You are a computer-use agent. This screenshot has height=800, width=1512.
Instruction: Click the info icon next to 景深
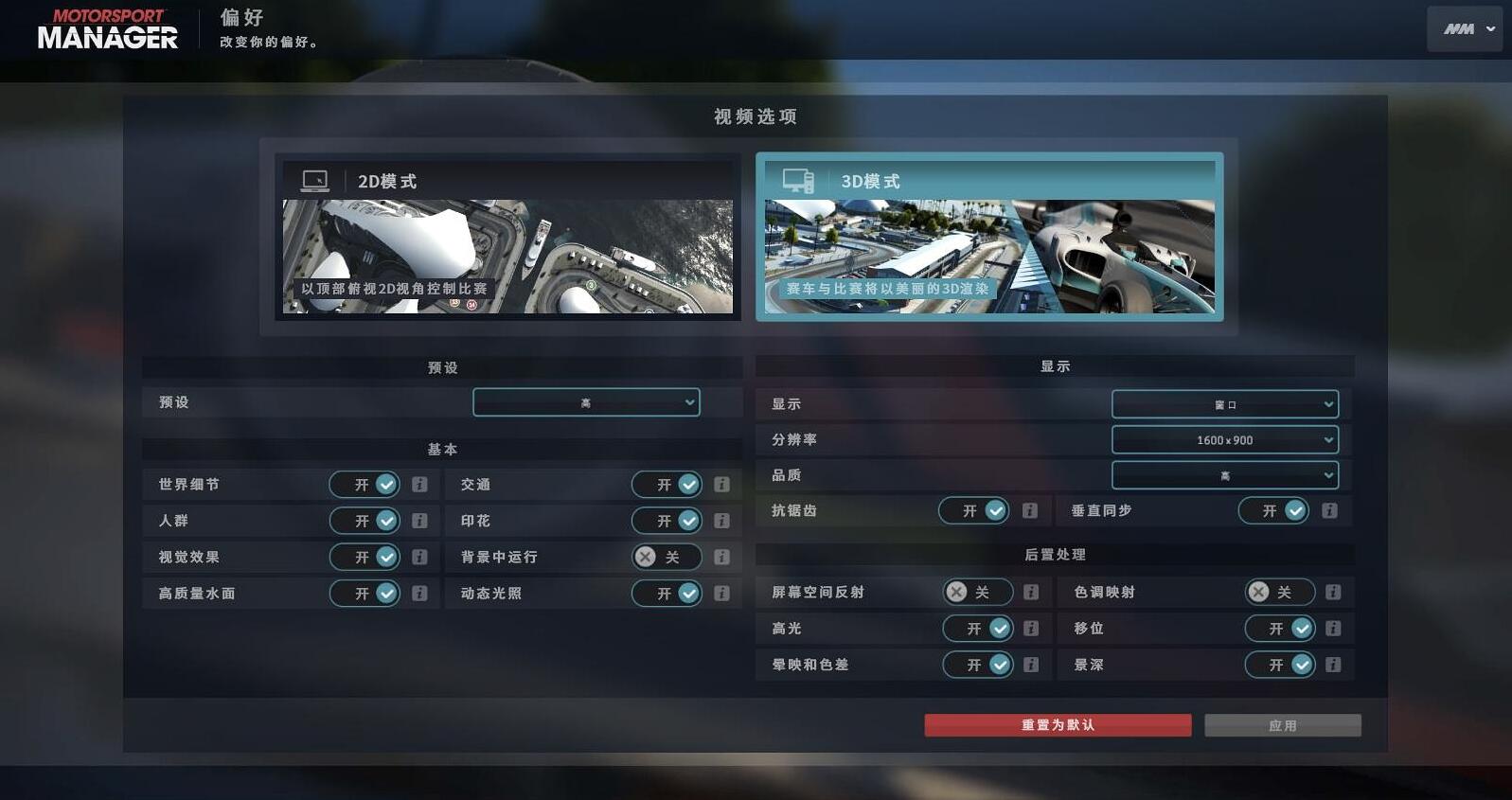click(x=1333, y=665)
